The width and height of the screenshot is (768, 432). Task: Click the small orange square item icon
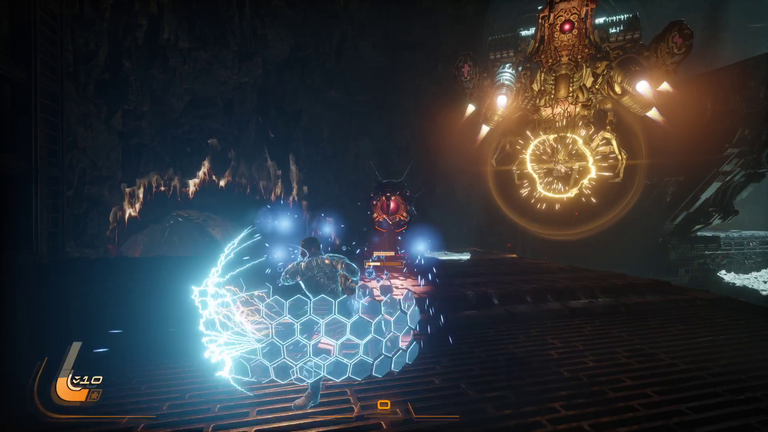coord(94,395)
